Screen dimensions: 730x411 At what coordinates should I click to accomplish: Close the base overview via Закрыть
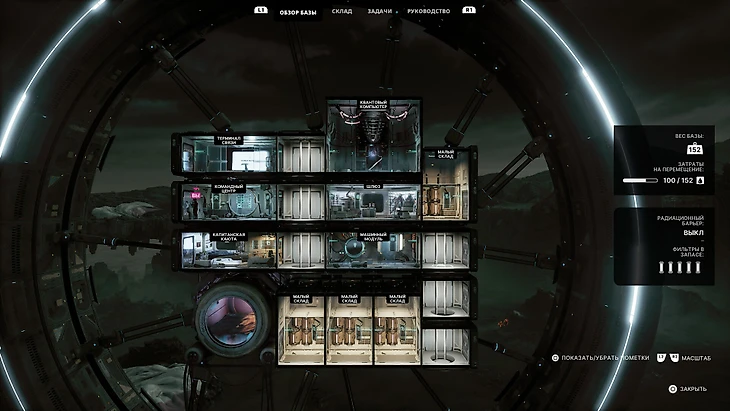click(x=689, y=388)
